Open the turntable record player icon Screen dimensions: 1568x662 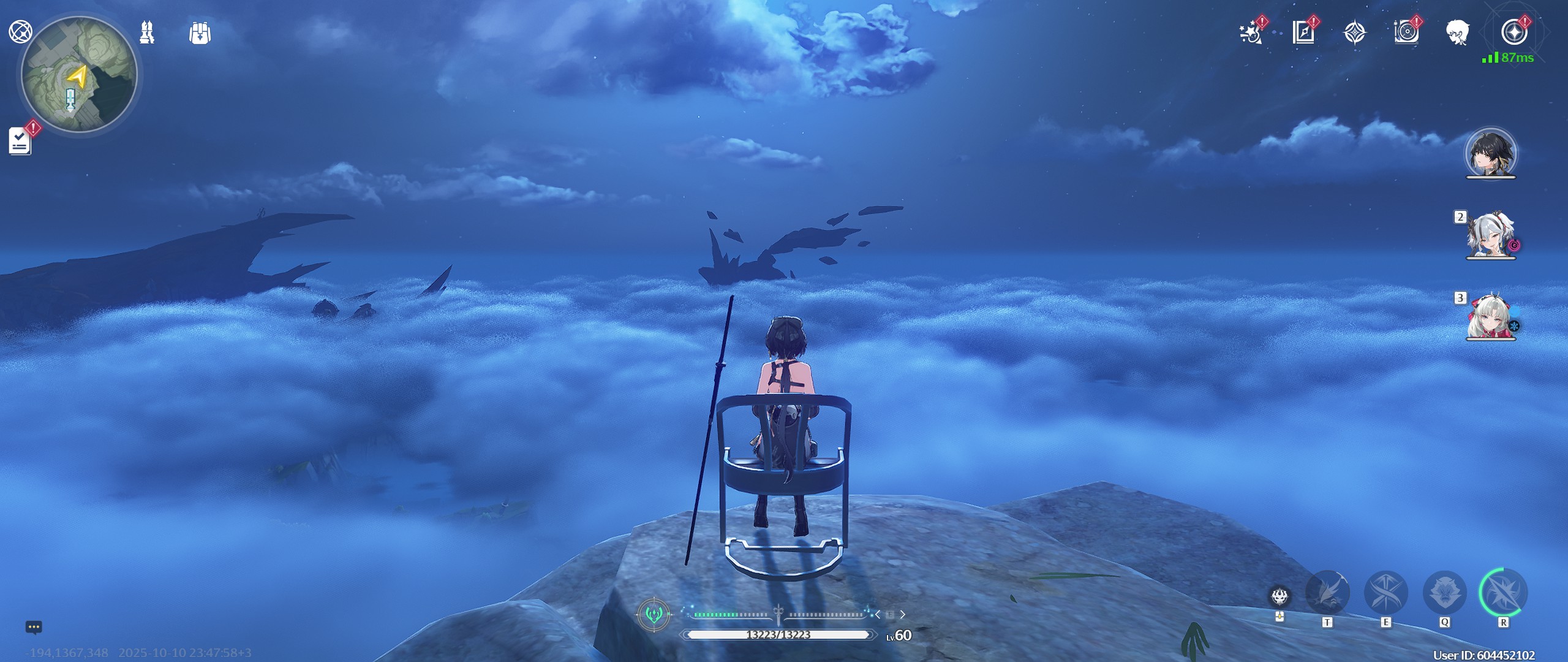click(x=1406, y=32)
